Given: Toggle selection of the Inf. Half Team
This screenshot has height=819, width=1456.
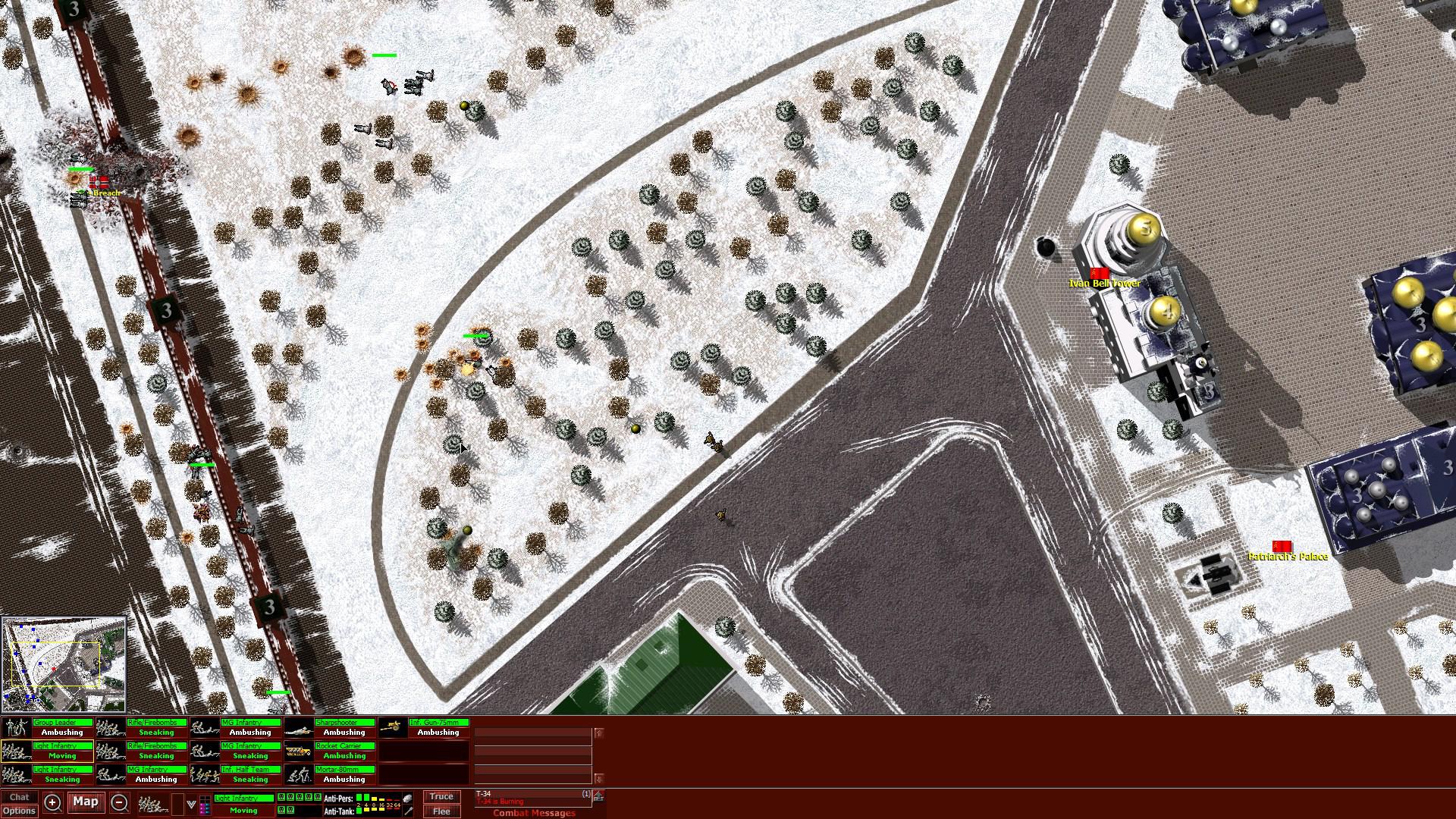Looking at the screenshot, I should [x=205, y=775].
